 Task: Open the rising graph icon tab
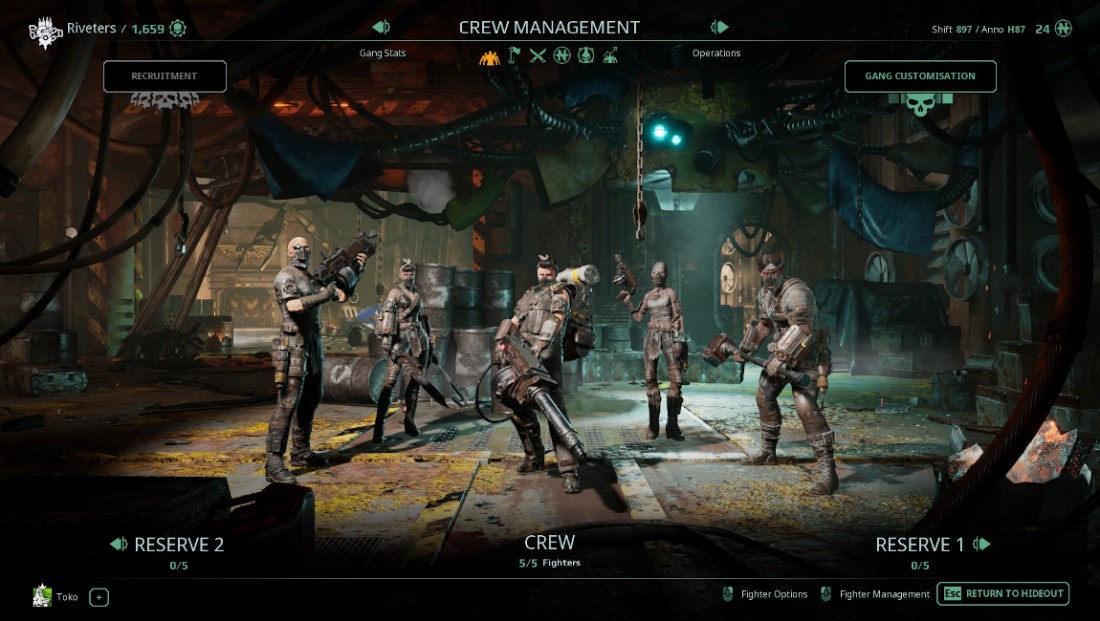(610, 55)
